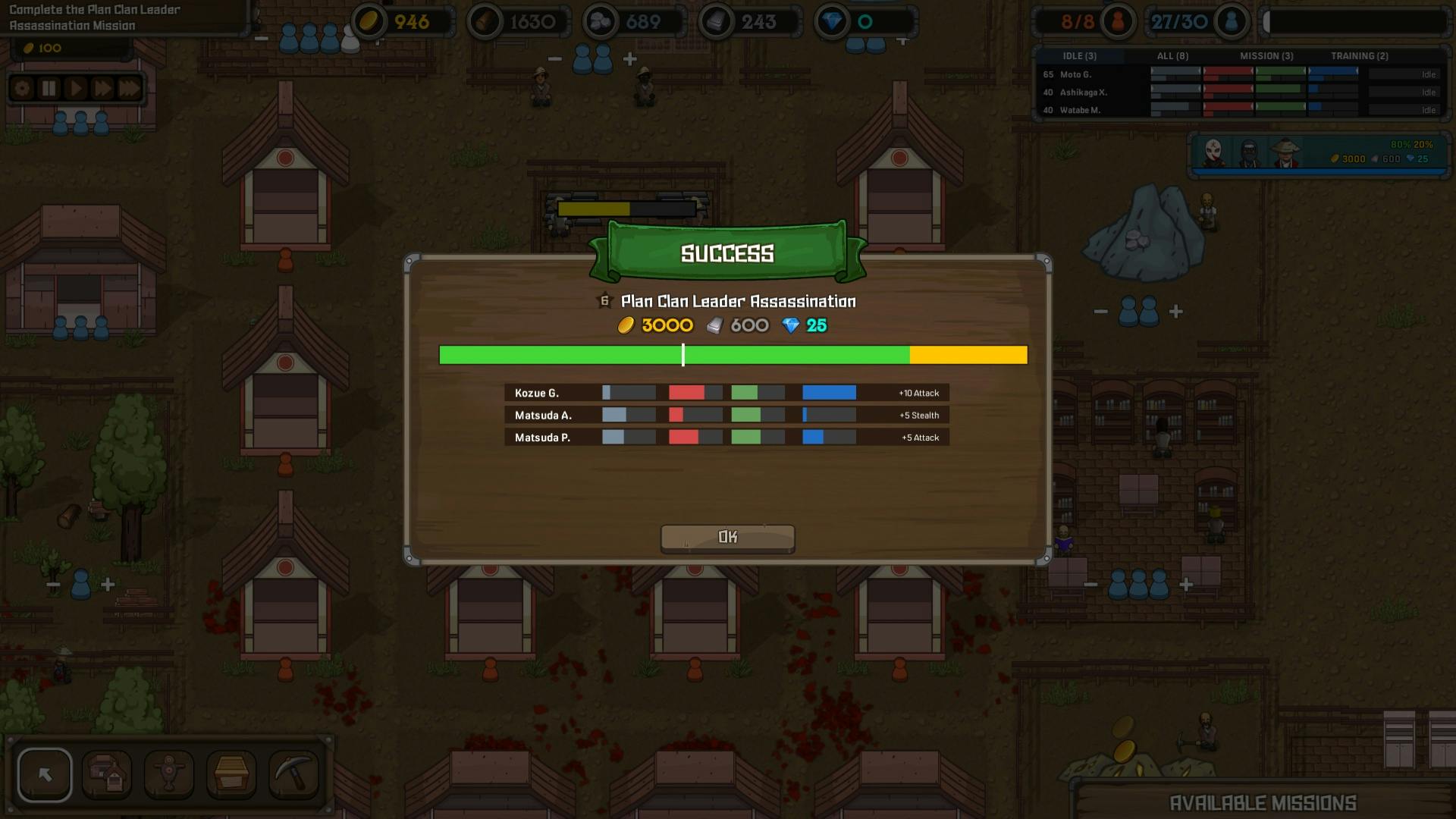Click the OK button on the Success dialog
The width and height of the screenshot is (1456, 819).
(726, 537)
